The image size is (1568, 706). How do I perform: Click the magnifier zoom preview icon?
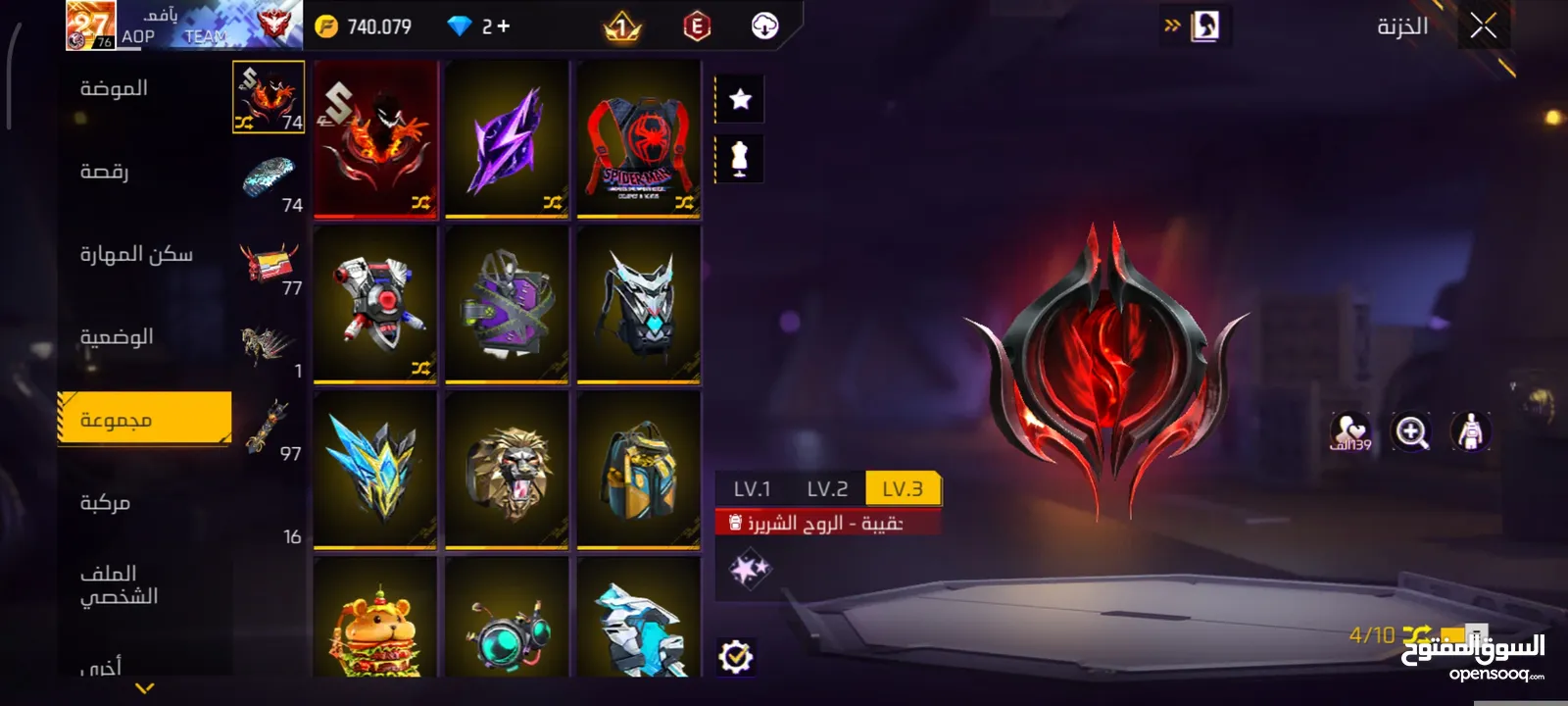[x=1411, y=431]
